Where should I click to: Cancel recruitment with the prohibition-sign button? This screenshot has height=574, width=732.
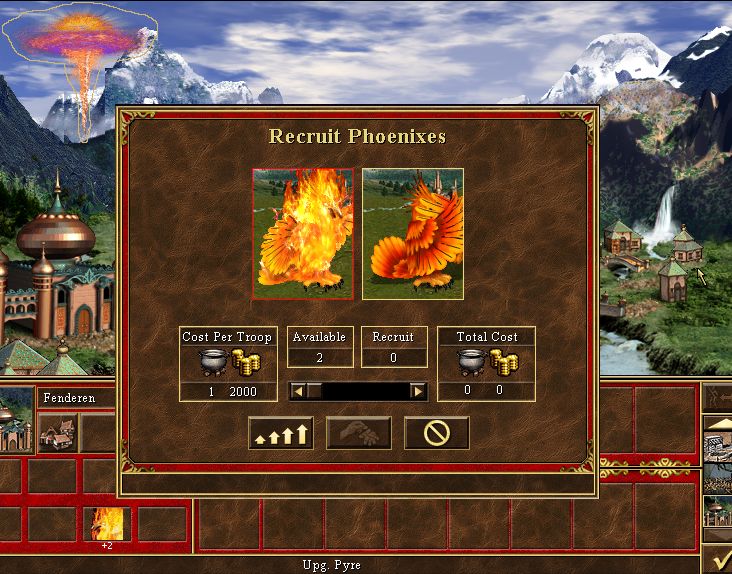point(436,433)
